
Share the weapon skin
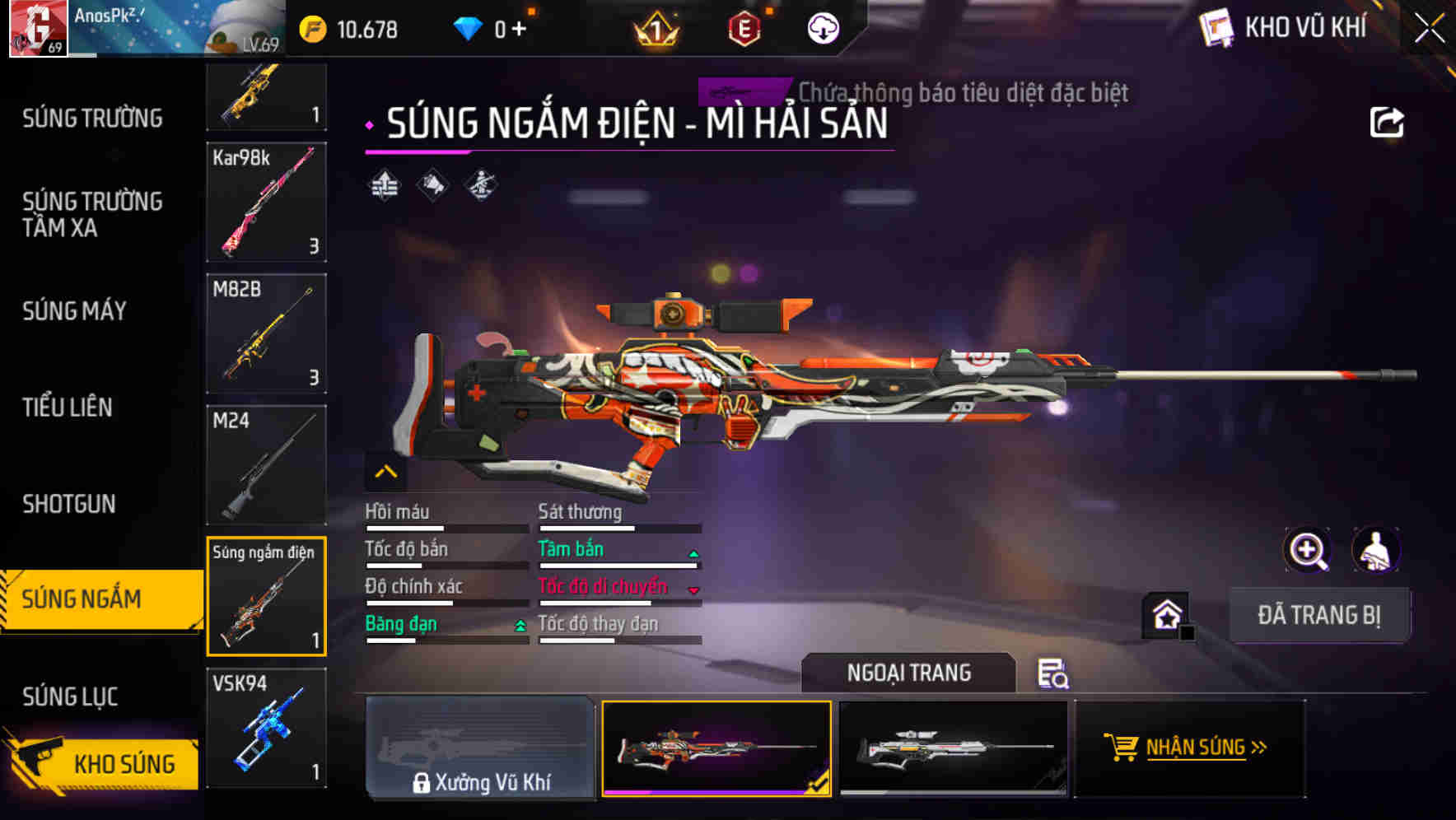(1386, 123)
